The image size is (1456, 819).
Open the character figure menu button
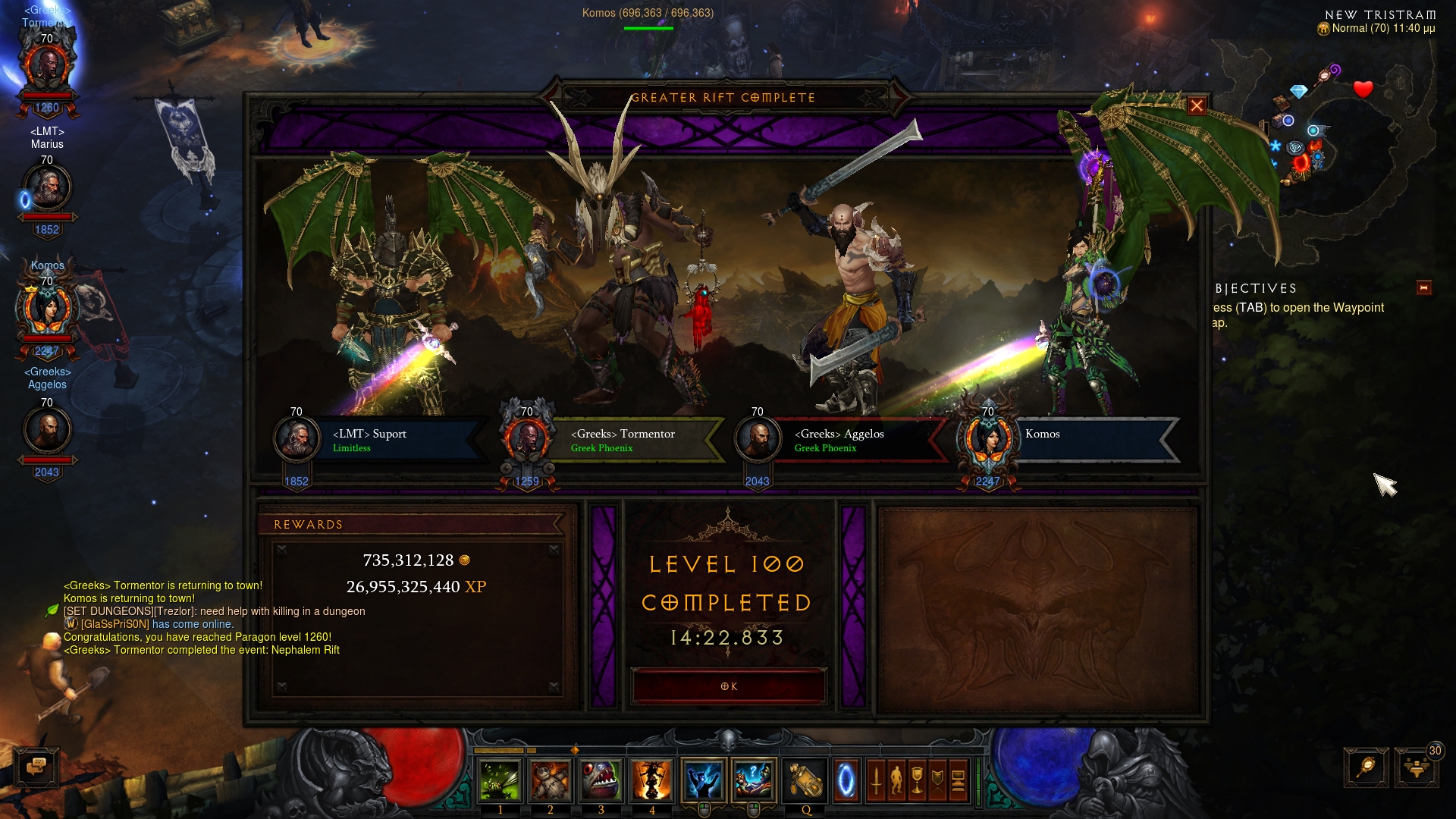[x=896, y=780]
